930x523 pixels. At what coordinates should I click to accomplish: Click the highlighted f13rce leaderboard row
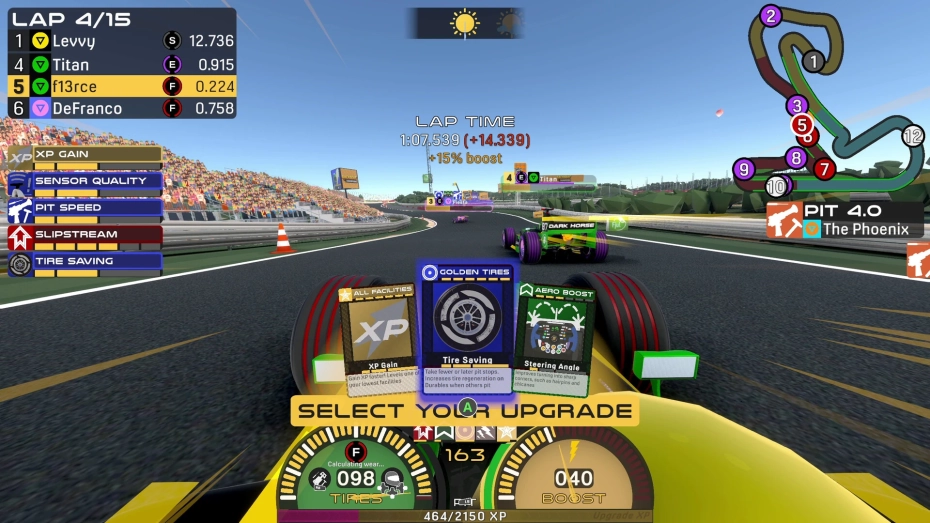pyautogui.click(x=121, y=86)
